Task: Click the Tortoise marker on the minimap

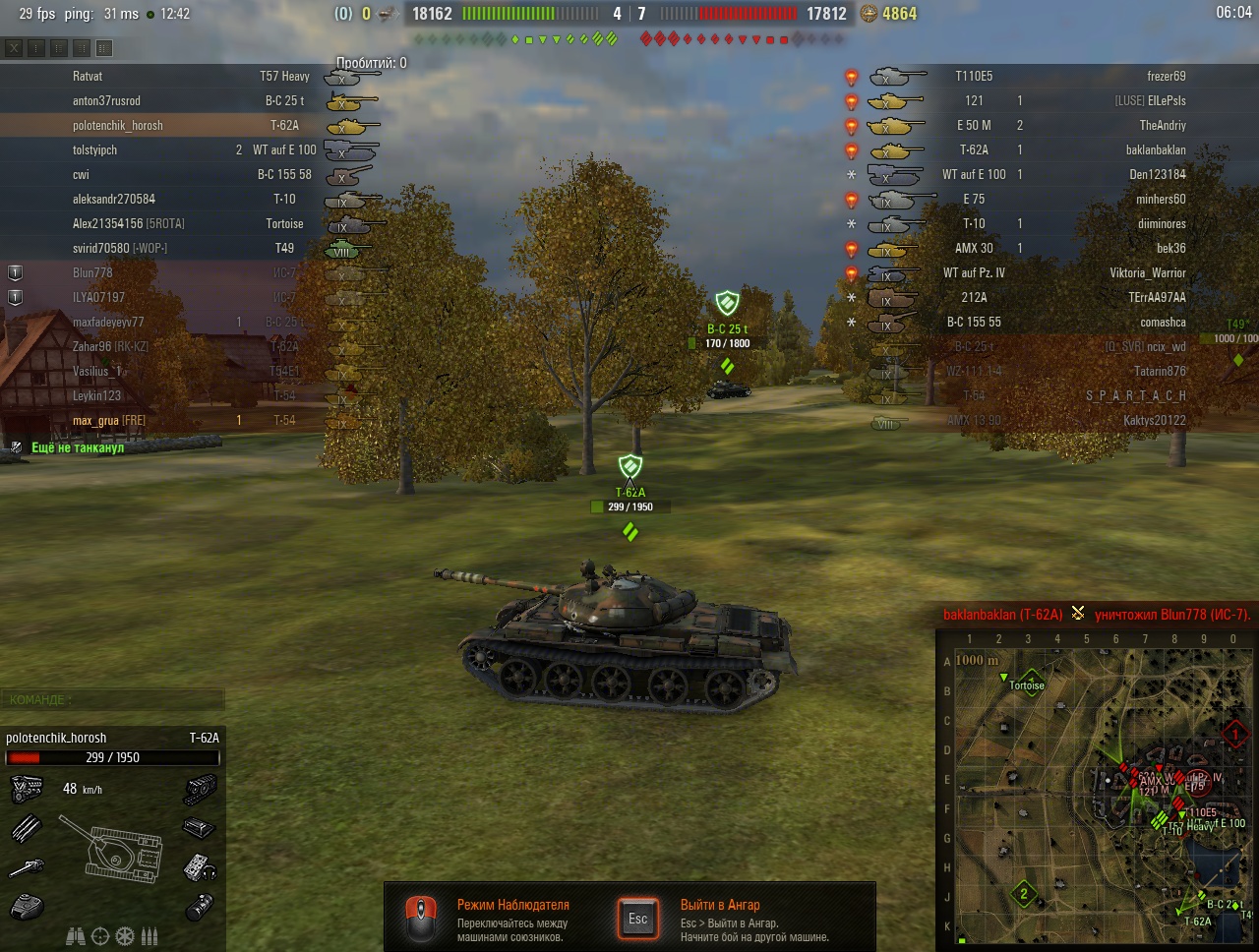Action: [1026, 684]
